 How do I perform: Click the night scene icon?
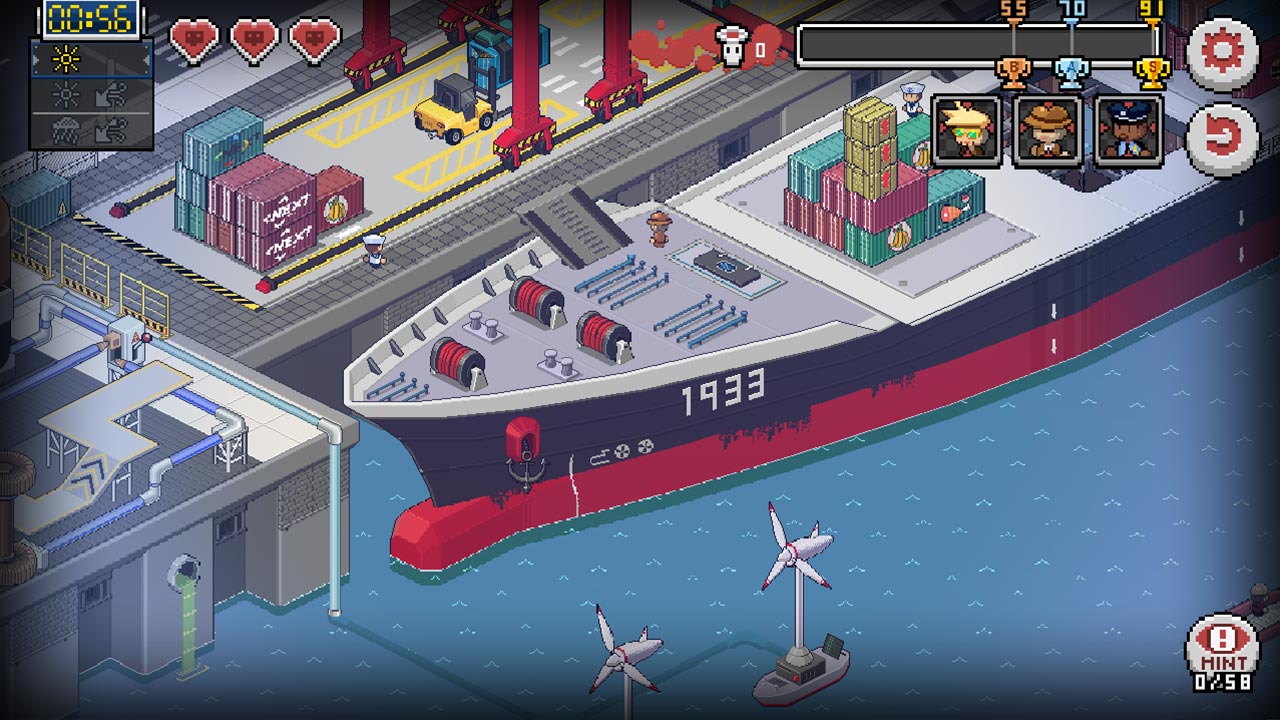coord(64,94)
